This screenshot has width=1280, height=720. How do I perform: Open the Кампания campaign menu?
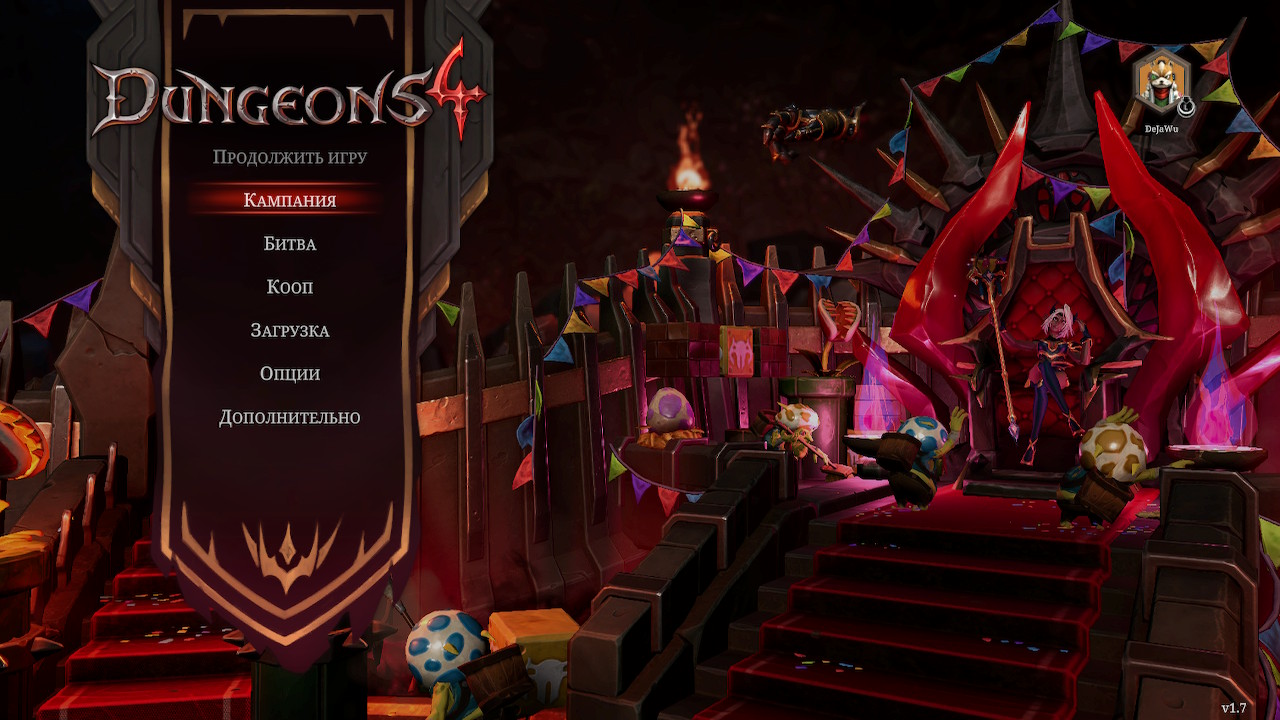click(x=289, y=200)
